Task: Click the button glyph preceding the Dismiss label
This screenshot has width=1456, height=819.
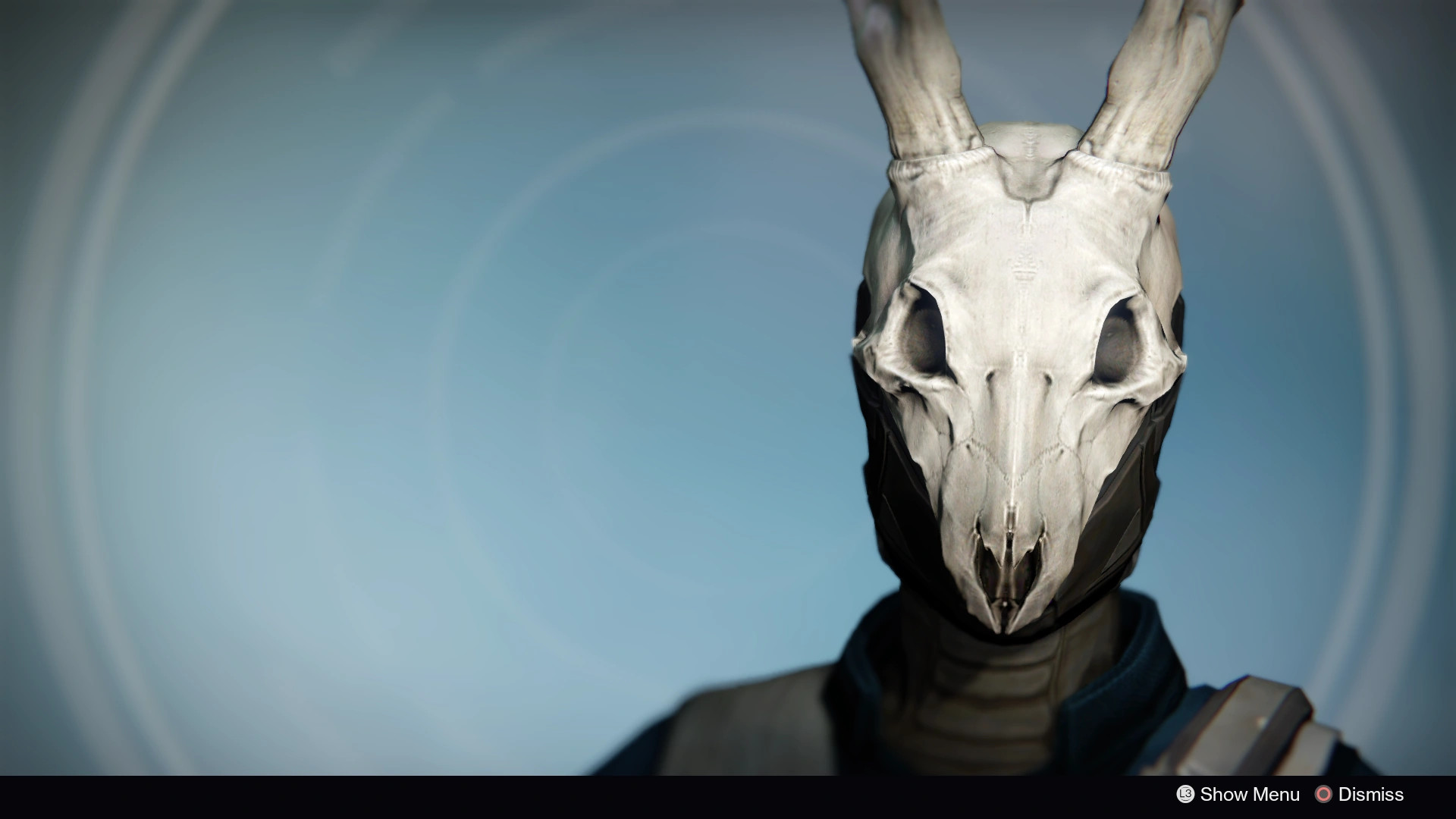Action: click(1325, 795)
